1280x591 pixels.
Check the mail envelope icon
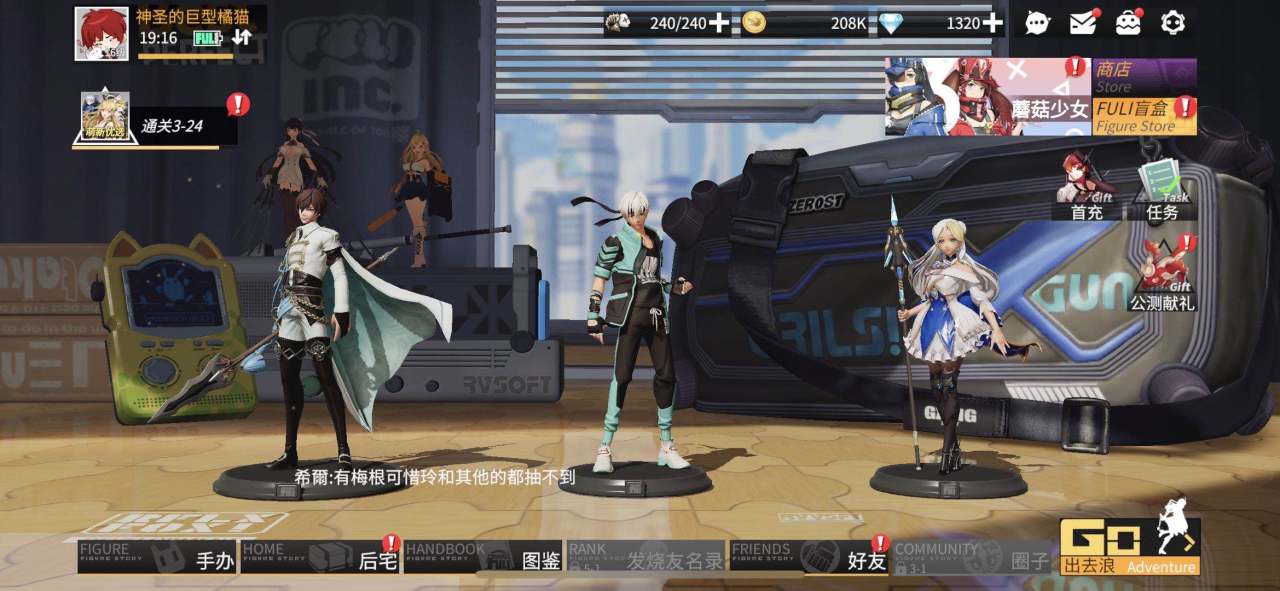1083,22
